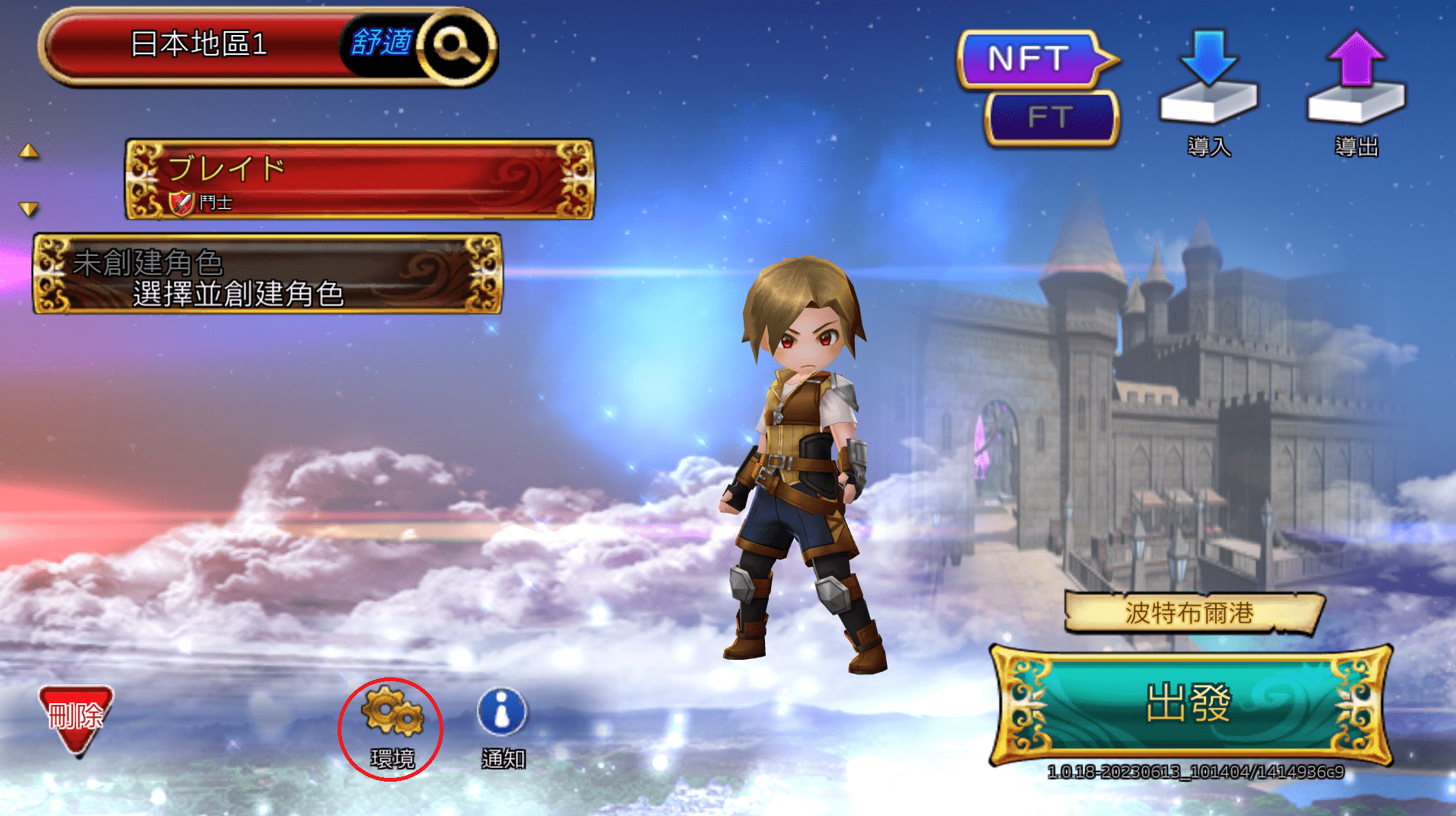Delete character with red 刪除 button
The height and width of the screenshot is (816, 1456).
[76, 718]
